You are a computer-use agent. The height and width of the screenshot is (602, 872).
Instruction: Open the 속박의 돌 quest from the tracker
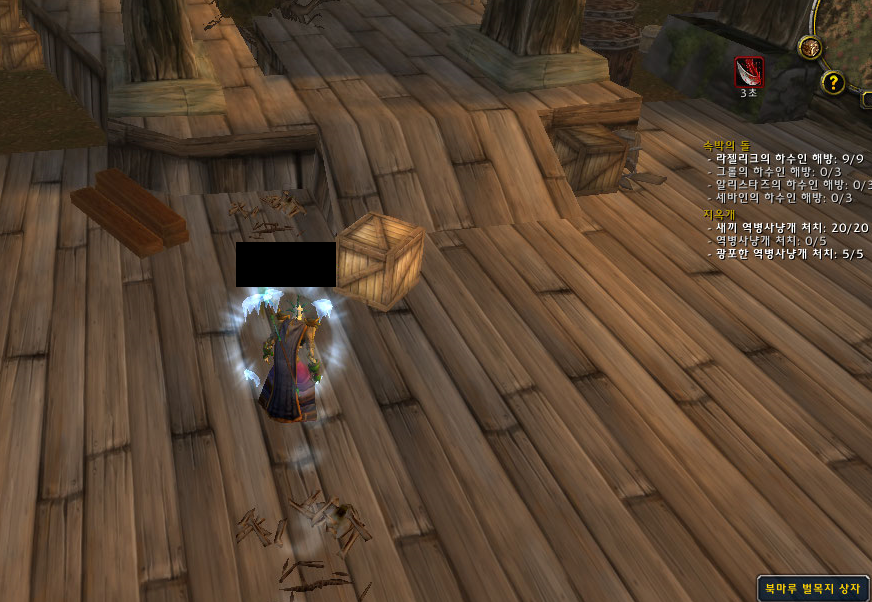(x=724, y=145)
